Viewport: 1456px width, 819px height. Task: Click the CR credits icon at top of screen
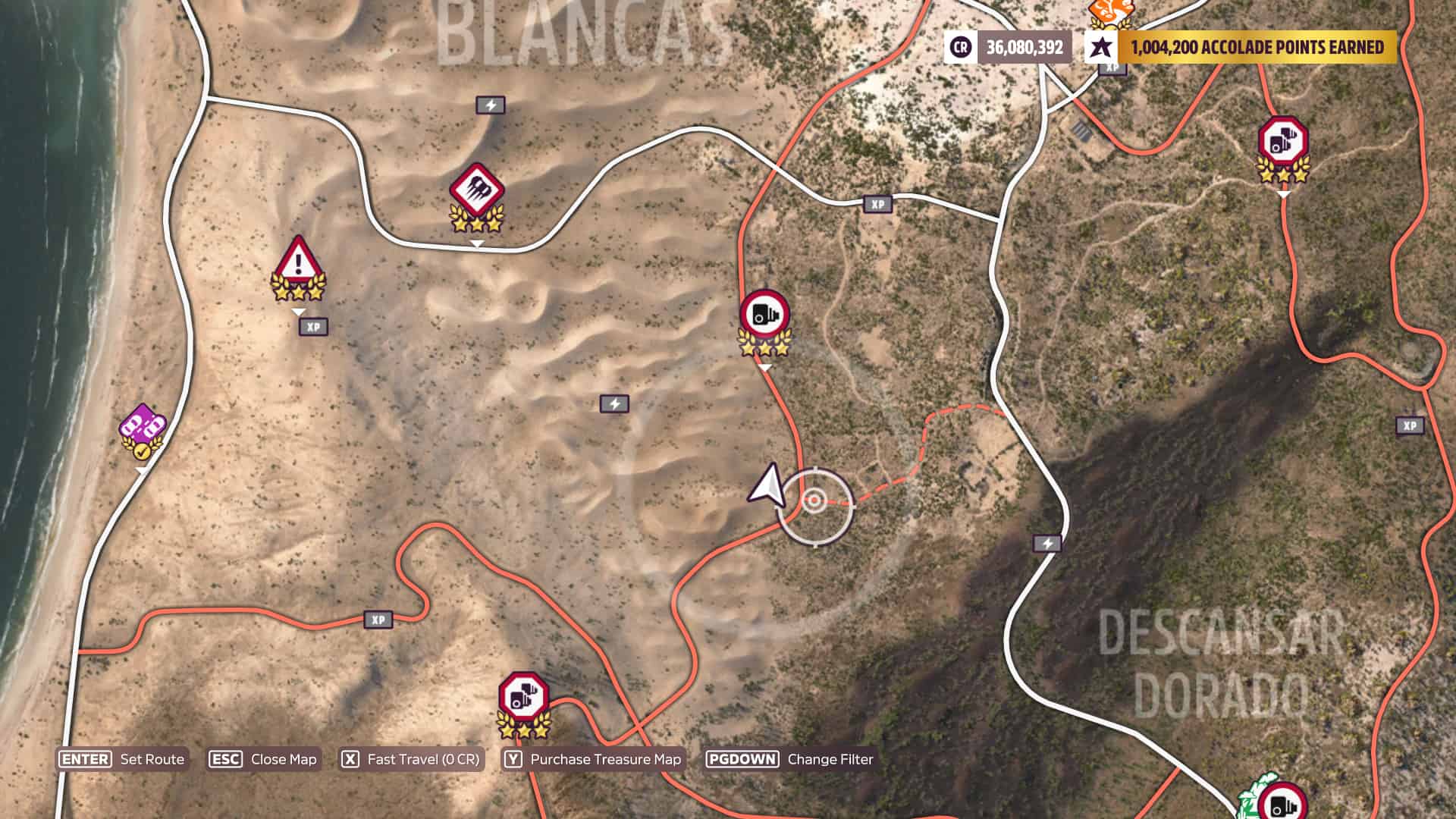click(960, 48)
